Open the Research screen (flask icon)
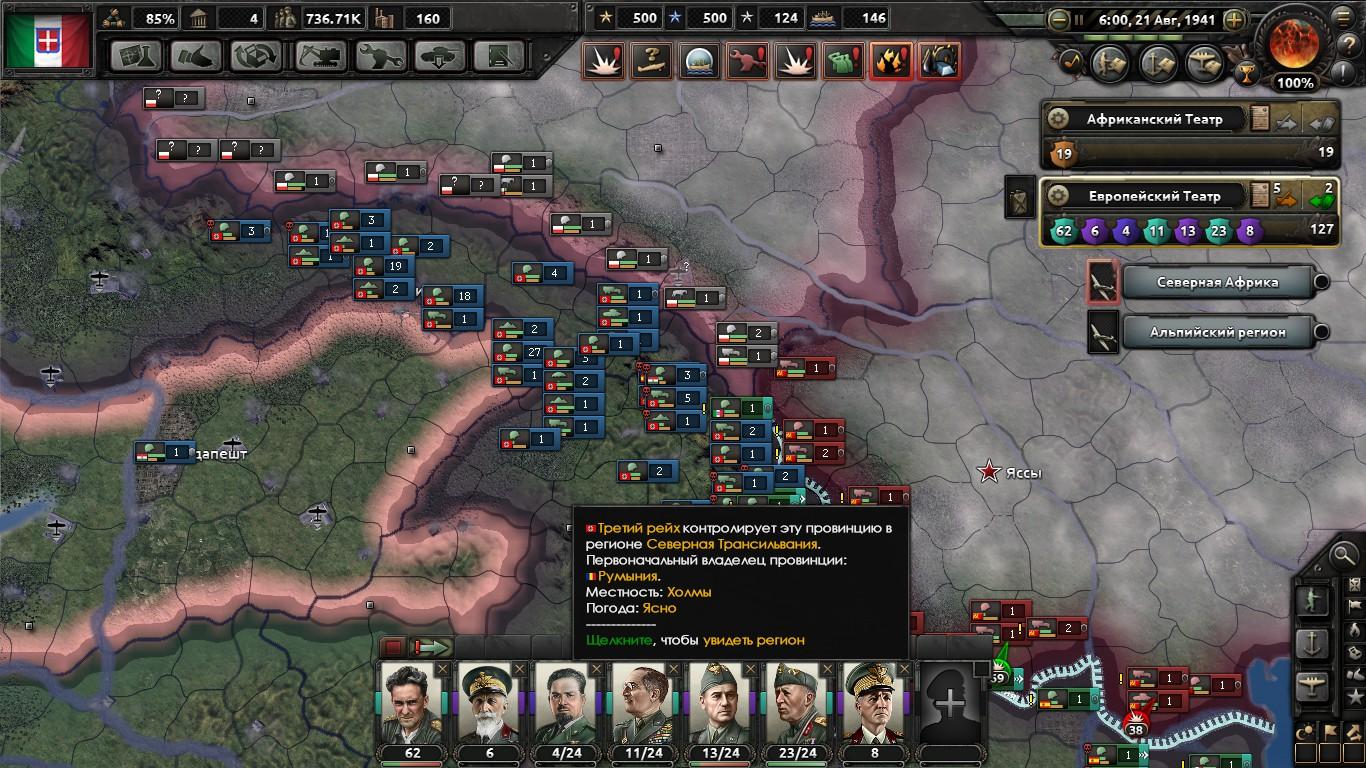Image resolution: width=1366 pixels, height=768 pixels. (x=136, y=57)
